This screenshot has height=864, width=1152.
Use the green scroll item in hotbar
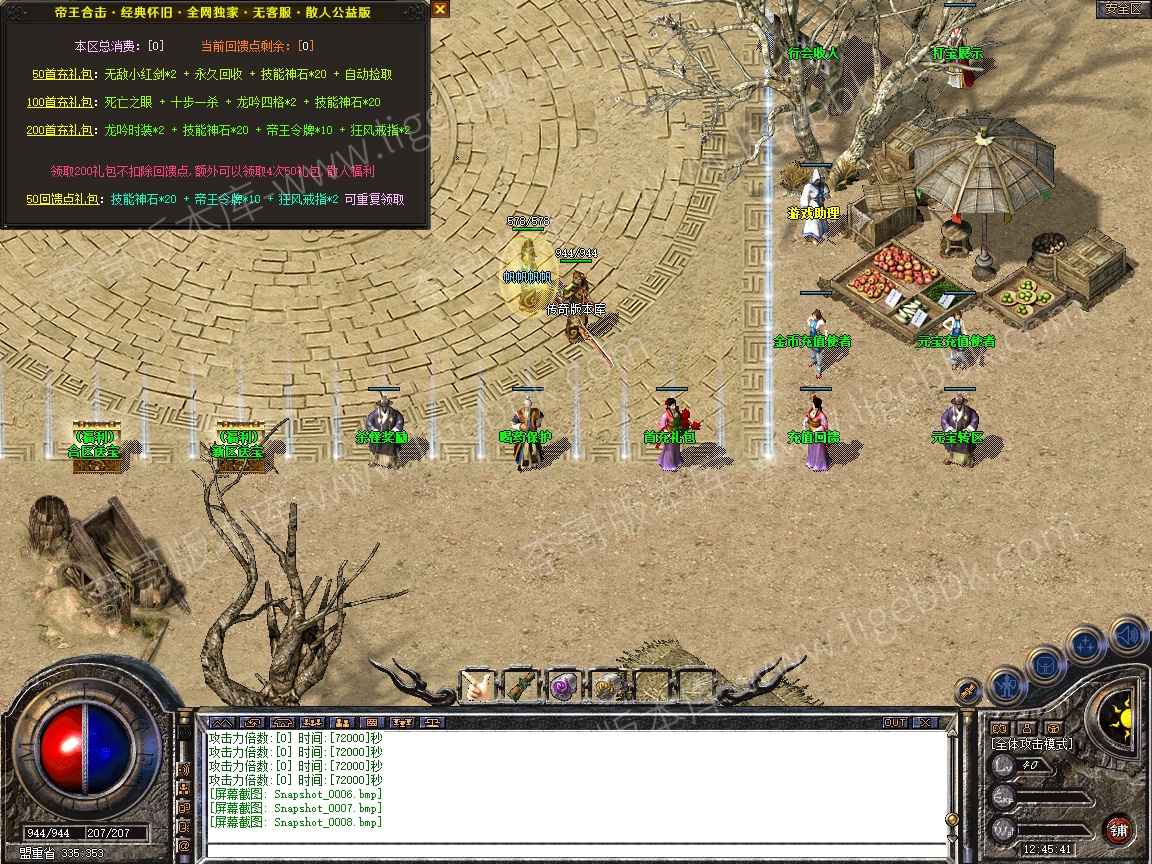520,686
